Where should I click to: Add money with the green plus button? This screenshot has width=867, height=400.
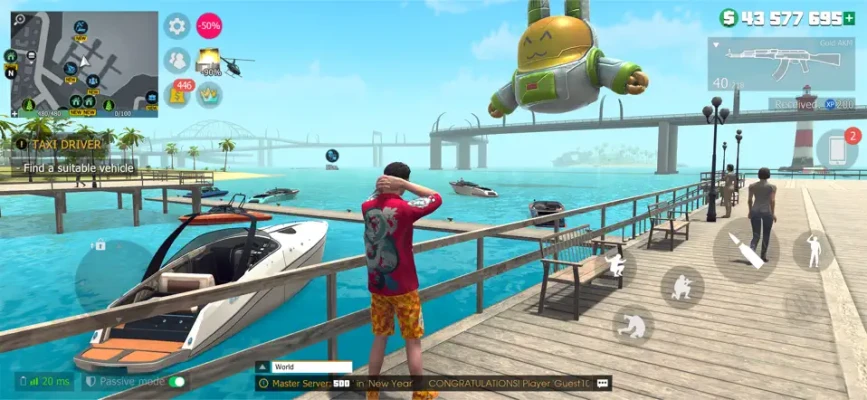pyautogui.click(x=849, y=18)
